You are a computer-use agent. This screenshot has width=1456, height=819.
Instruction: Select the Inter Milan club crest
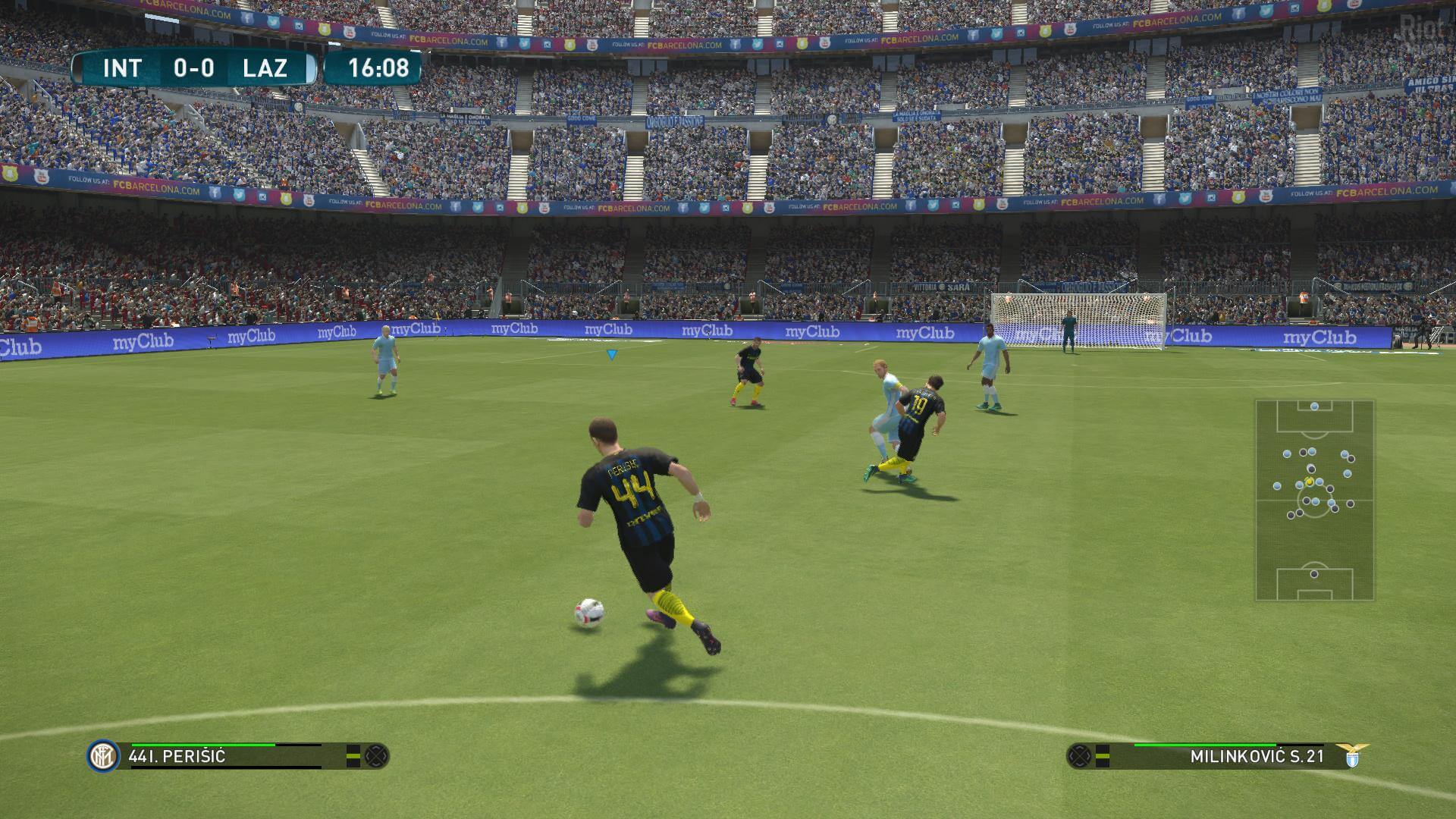click(x=102, y=756)
